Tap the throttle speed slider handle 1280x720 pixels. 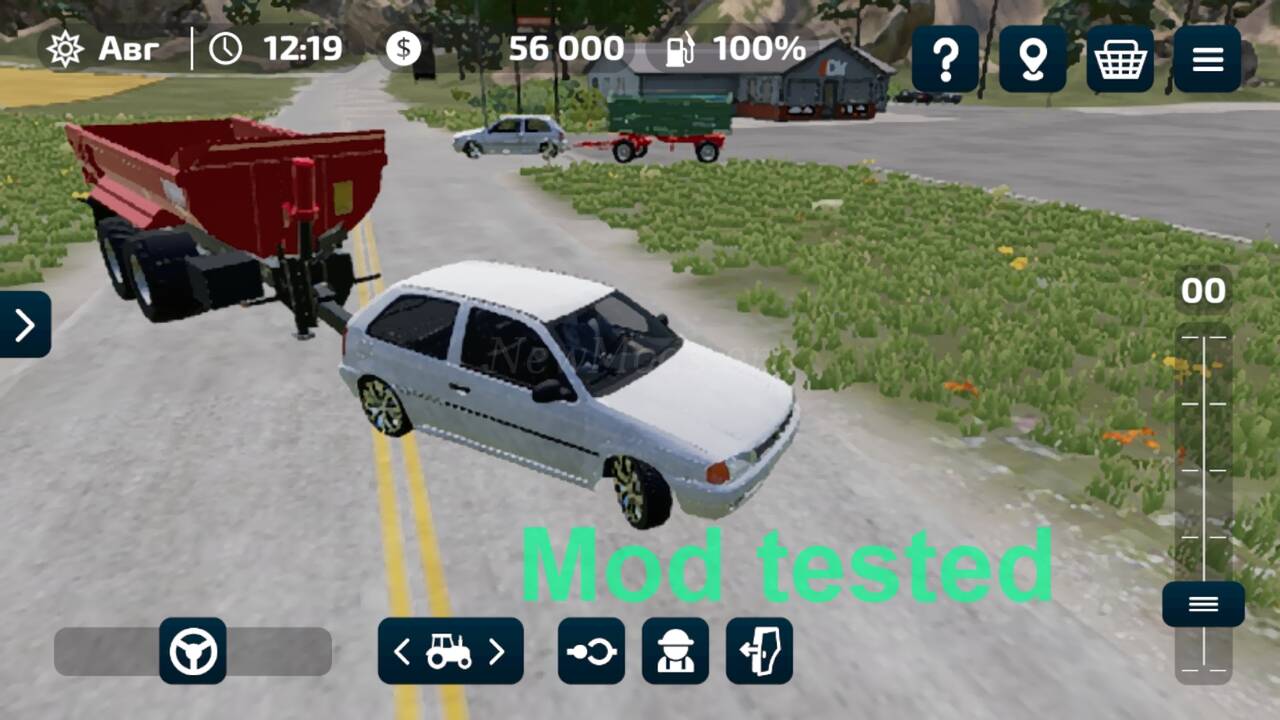click(1203, 604)
